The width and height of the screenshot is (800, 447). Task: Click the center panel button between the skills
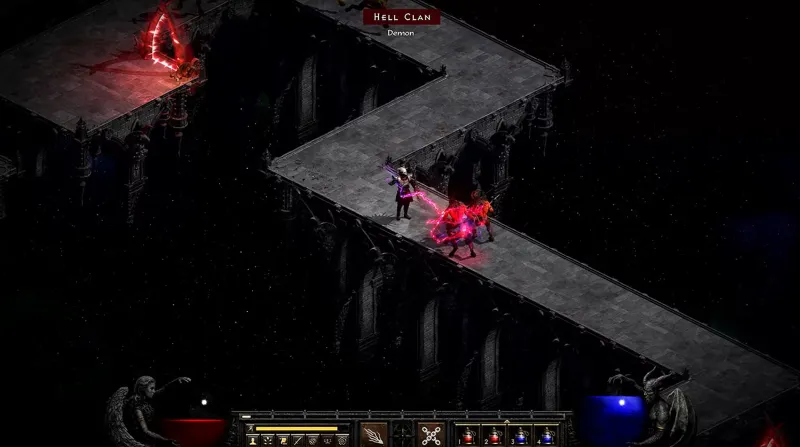[x=402, y=434]
